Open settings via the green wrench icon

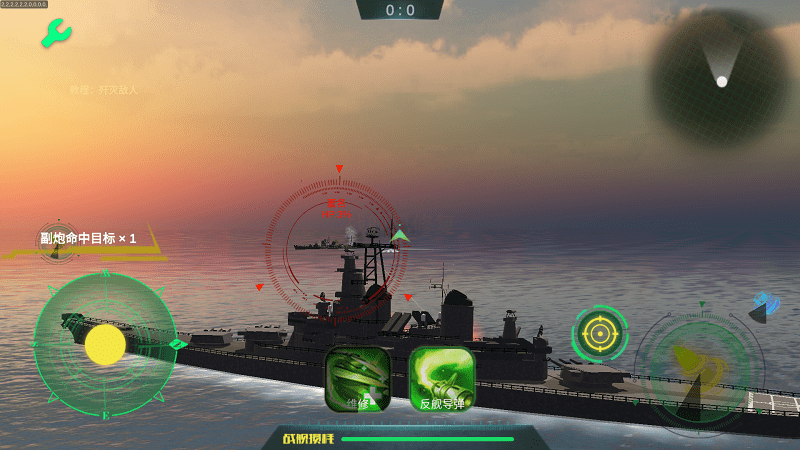click(56, 34)
